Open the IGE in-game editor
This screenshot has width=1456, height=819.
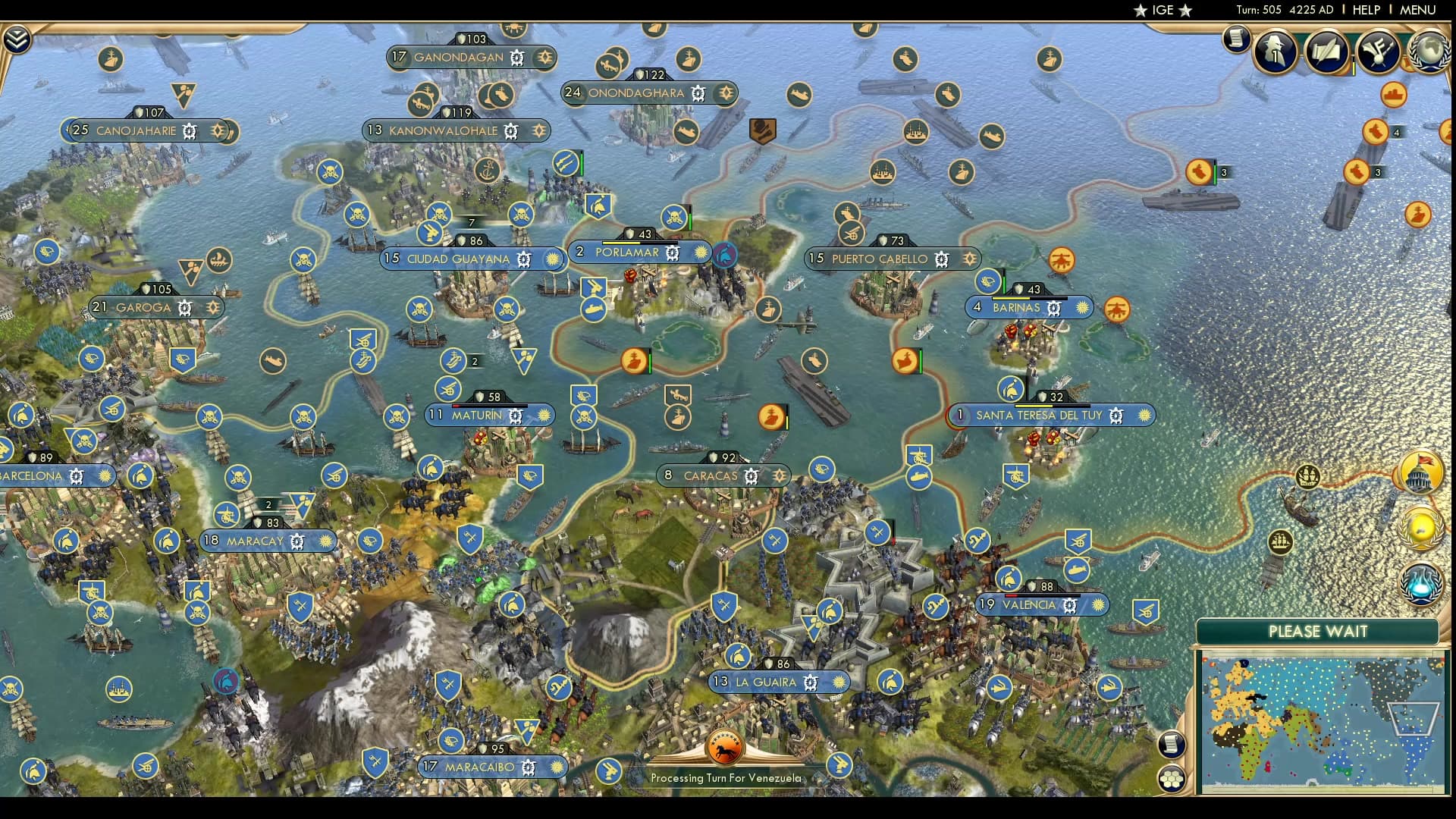pyautogui.click(x=1163, y=10)
